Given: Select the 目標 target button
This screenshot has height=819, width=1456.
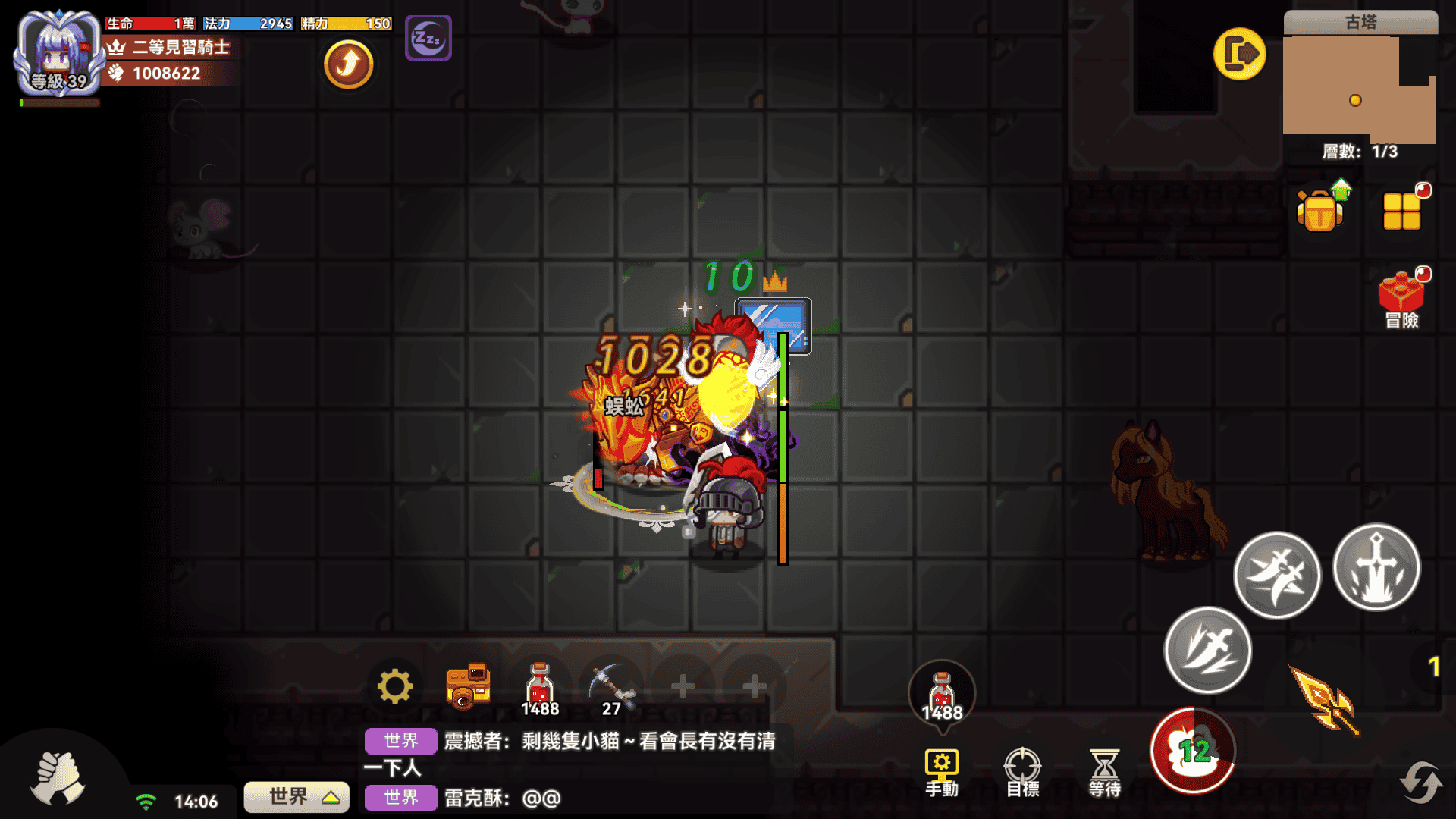Looking at the screenshot, I should 1022,772.
